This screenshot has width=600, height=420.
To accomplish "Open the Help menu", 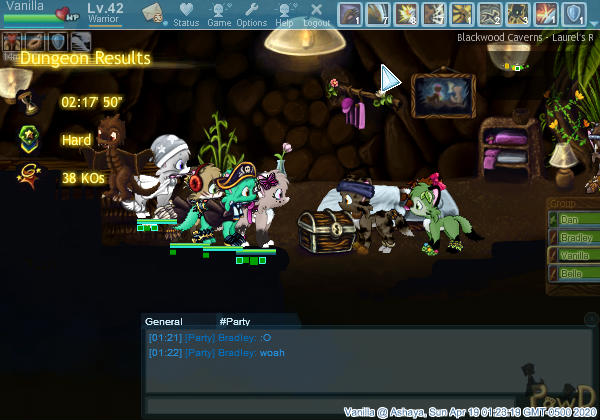I will (x=284, y=14).
